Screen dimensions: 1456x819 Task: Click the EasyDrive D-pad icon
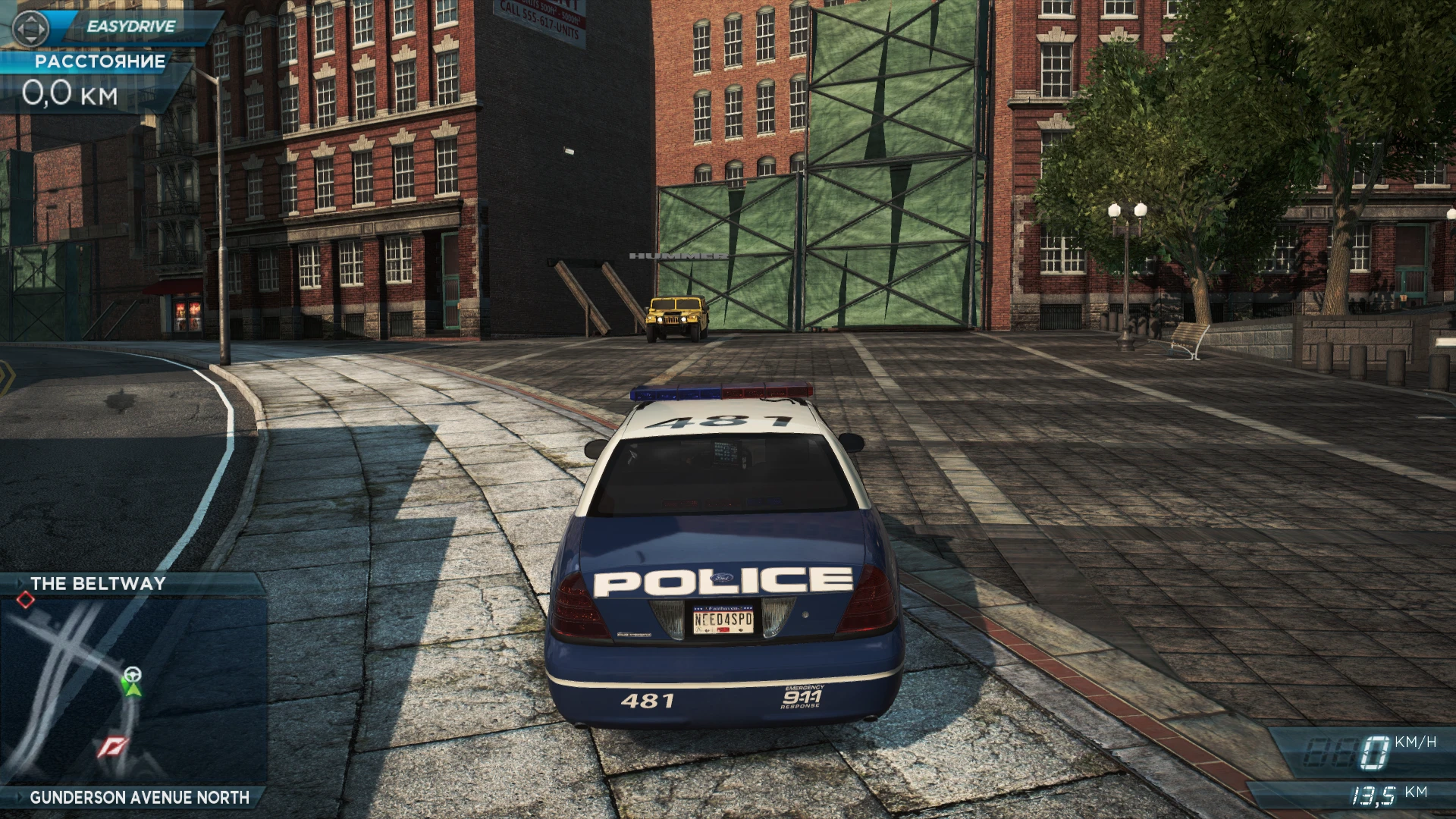tap(29, 27)
